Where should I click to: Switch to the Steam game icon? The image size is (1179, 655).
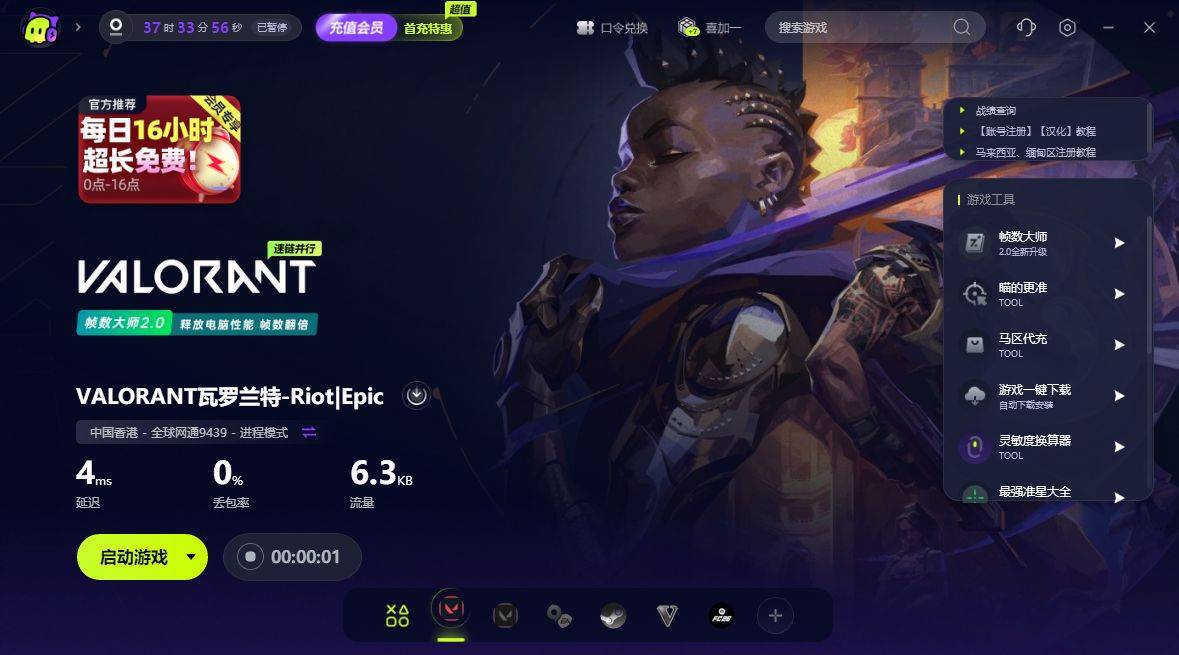[613, 616]
